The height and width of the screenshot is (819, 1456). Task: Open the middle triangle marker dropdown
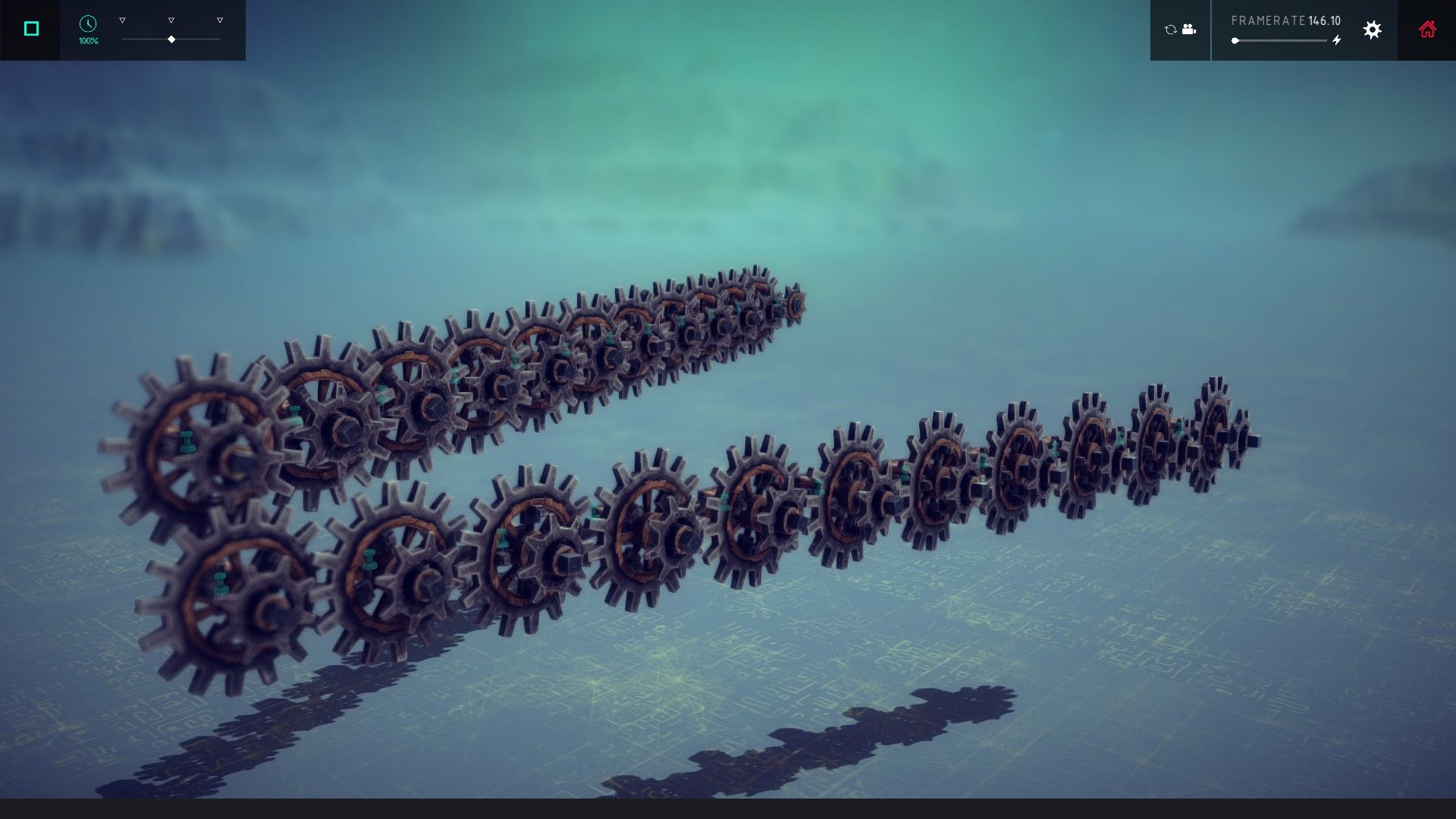coord(171,20)
